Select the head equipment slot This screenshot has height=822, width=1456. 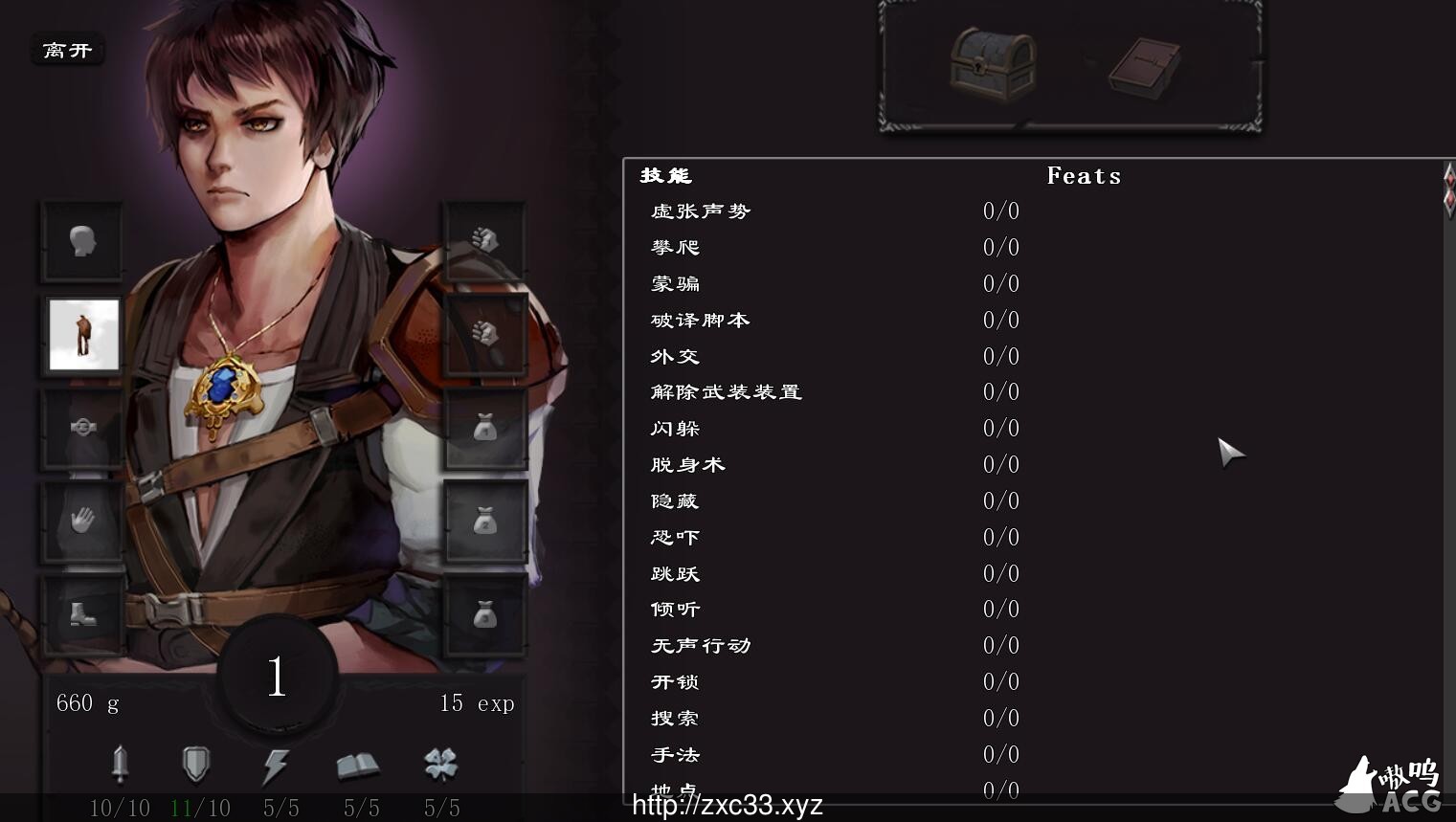click(82, 241)
